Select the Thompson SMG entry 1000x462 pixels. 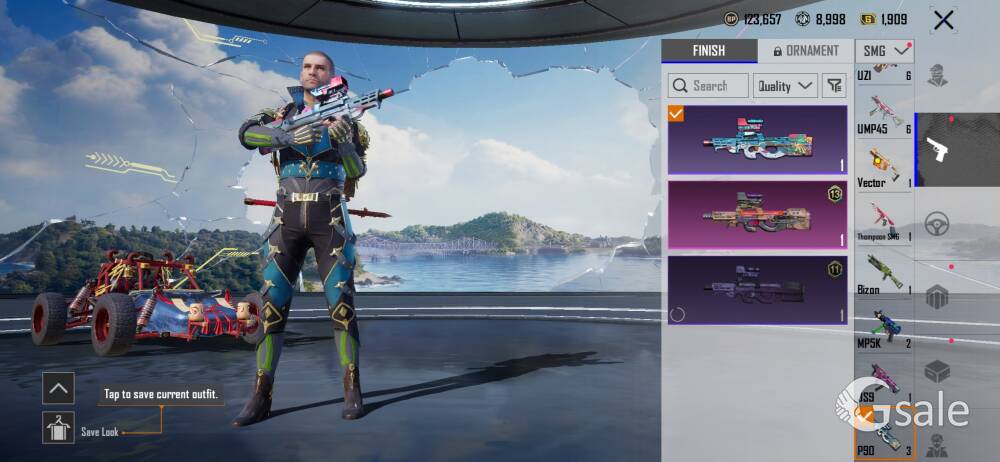tap(884, 222)
